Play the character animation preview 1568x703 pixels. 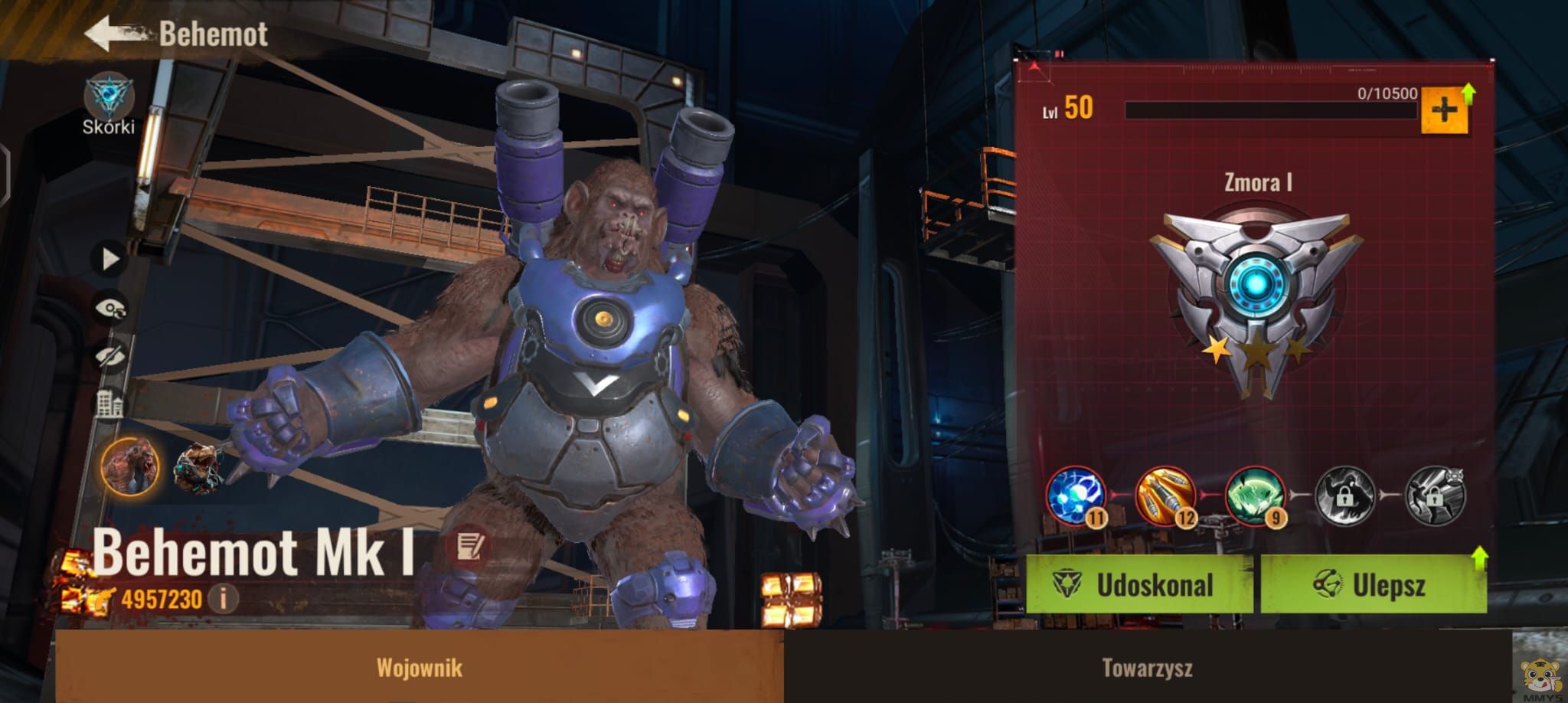[110, 260]
